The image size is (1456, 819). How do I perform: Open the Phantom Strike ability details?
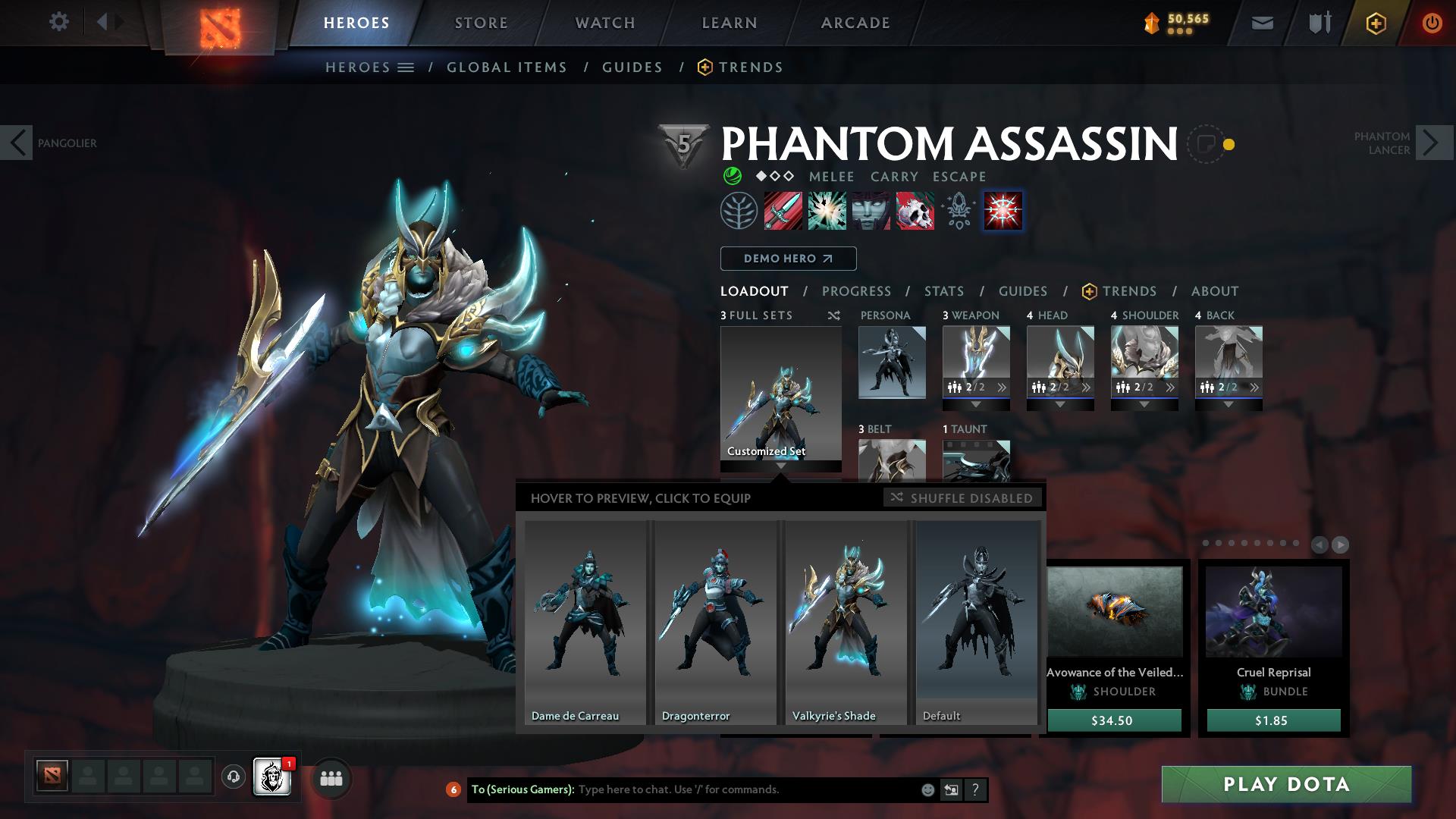(x=826, y=211)
